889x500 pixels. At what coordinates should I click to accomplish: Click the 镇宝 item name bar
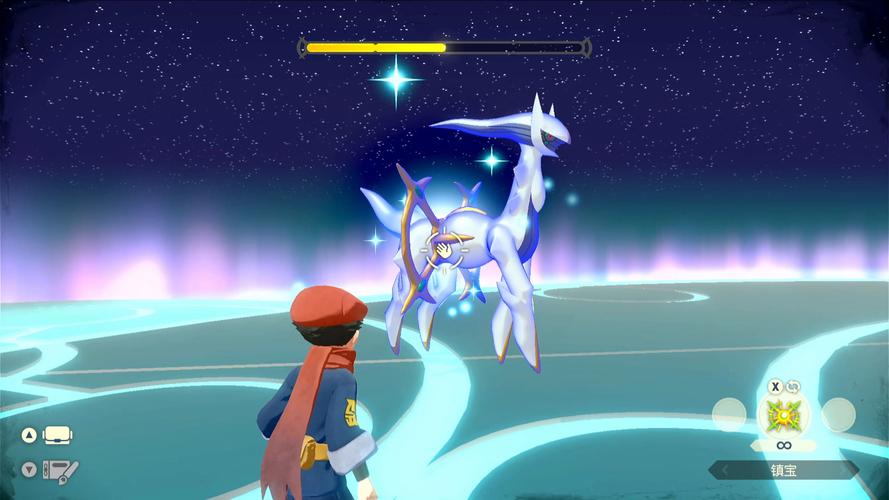click(783, 469)
